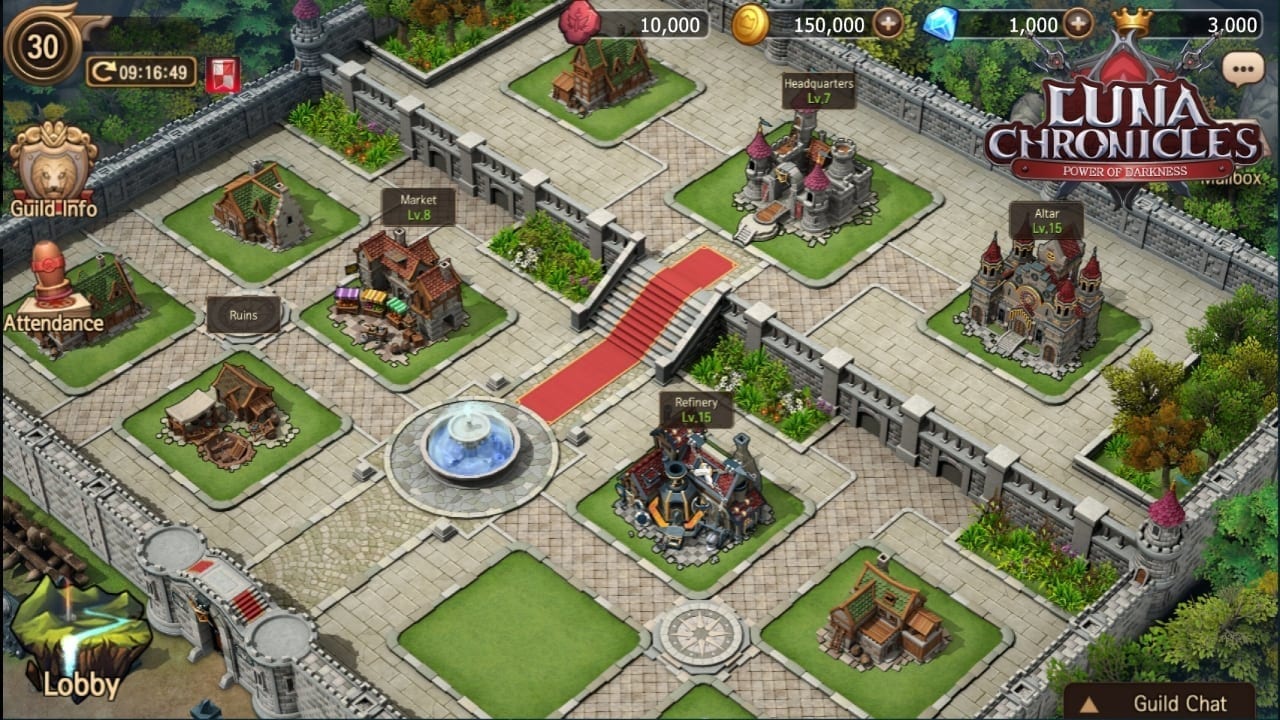Viewport: 1280px width, 720px height.
Task: Select the Headquarters Lv.7 label
Action: point(818,90)
